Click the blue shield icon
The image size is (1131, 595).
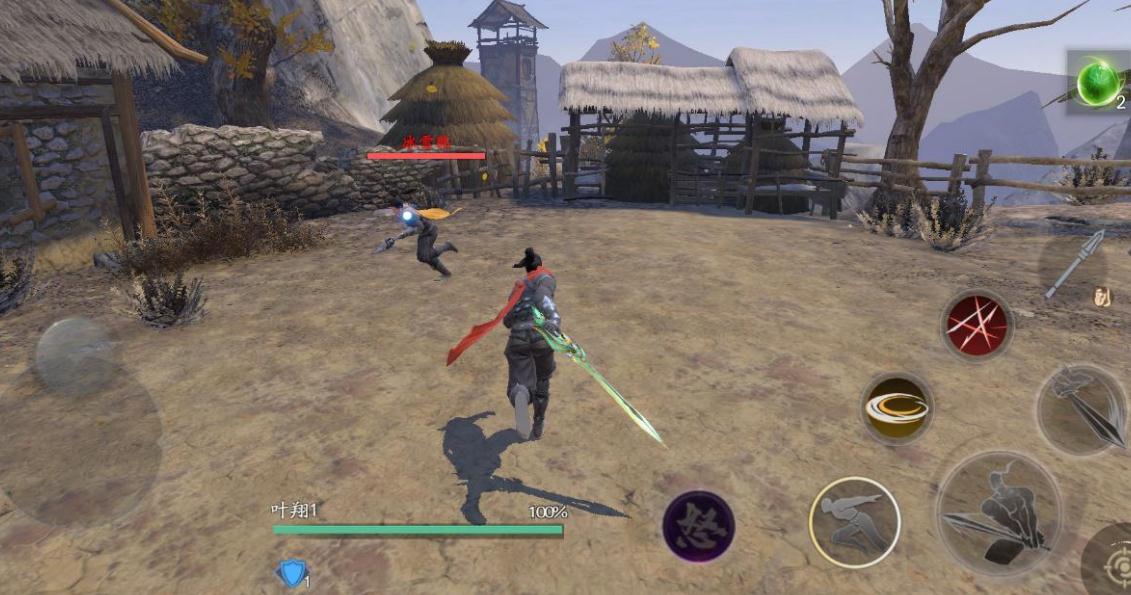[291, 573]
